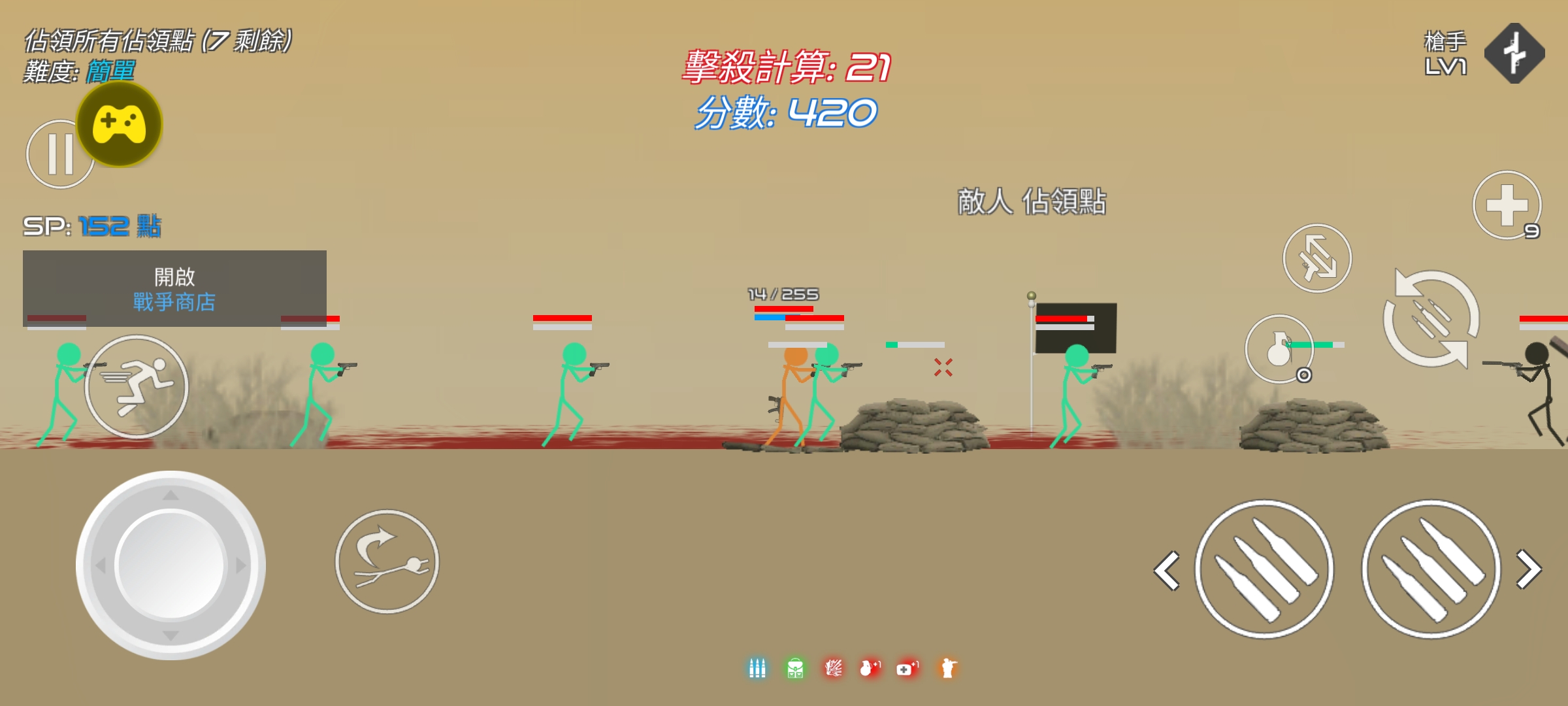Screen dimensions: 1568x706
Task: Throw a grenade with the grenade button
Action: click(x=1279, y=348)
